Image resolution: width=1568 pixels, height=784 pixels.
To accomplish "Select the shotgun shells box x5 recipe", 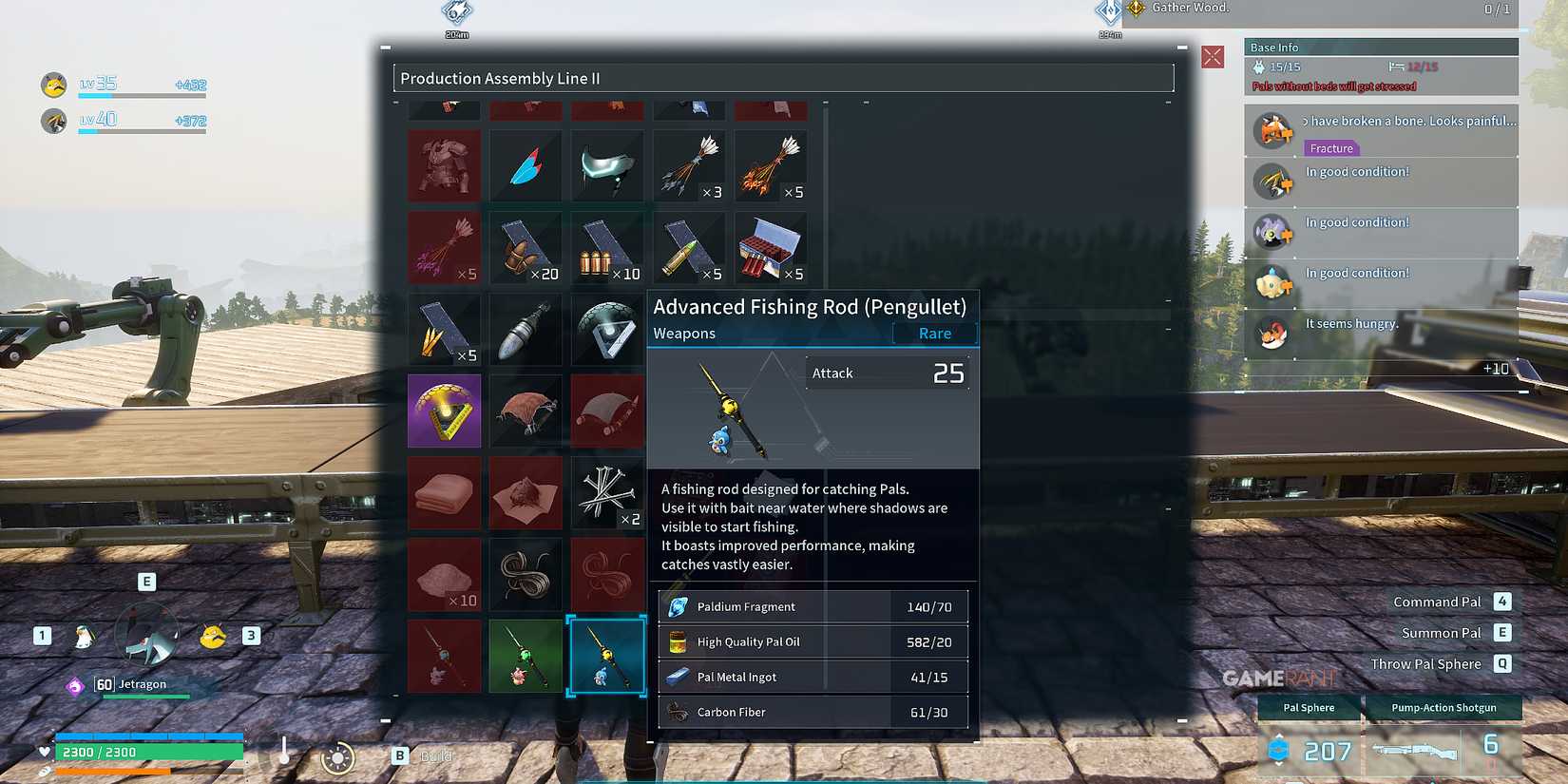I will 771,248.
